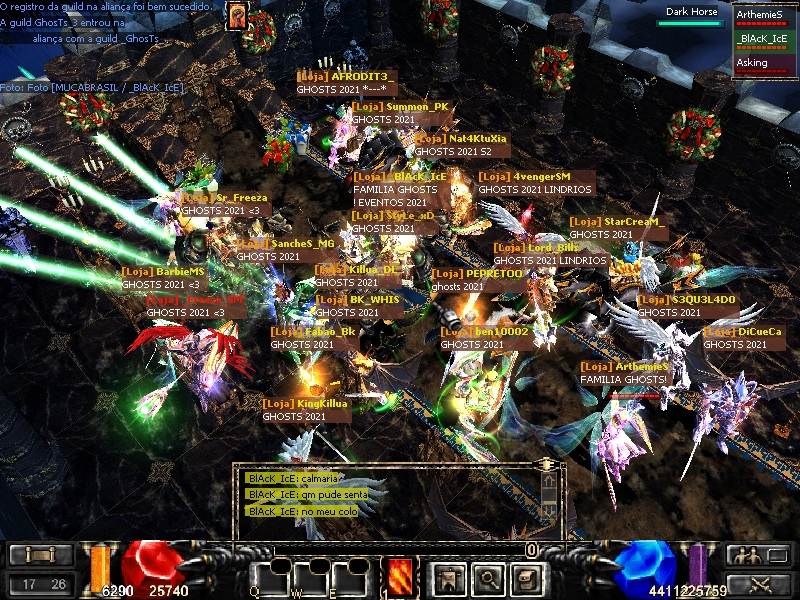The image size is (800, 600).
Task: Open the inventory bag button
Action: click(526, 577)
